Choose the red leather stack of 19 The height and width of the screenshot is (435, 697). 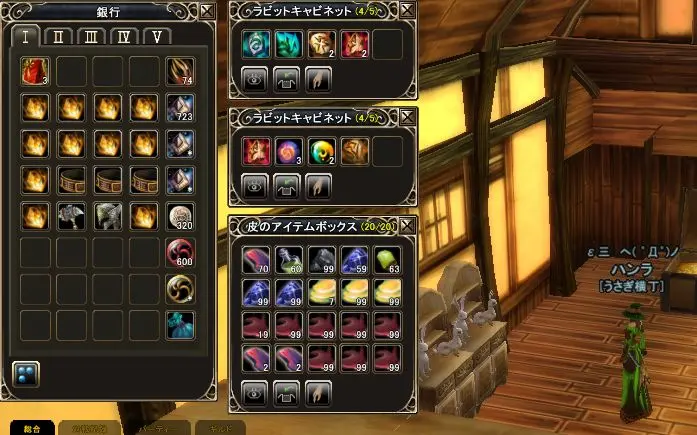coord(257,324)
